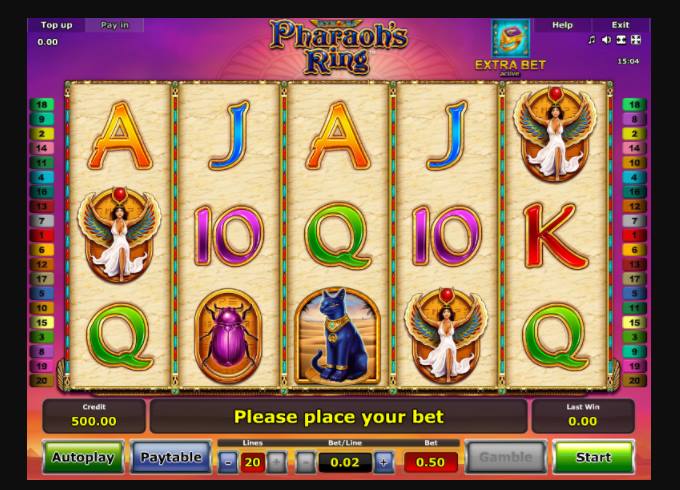Switch to the Top up tab

tap(56, 25)
